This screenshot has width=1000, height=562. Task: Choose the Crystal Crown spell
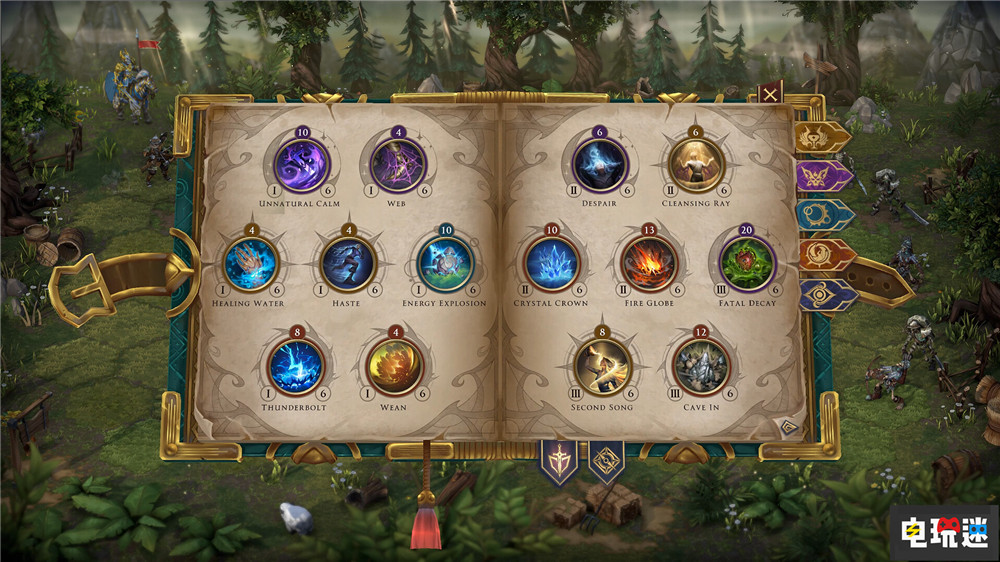click(551, 264)
